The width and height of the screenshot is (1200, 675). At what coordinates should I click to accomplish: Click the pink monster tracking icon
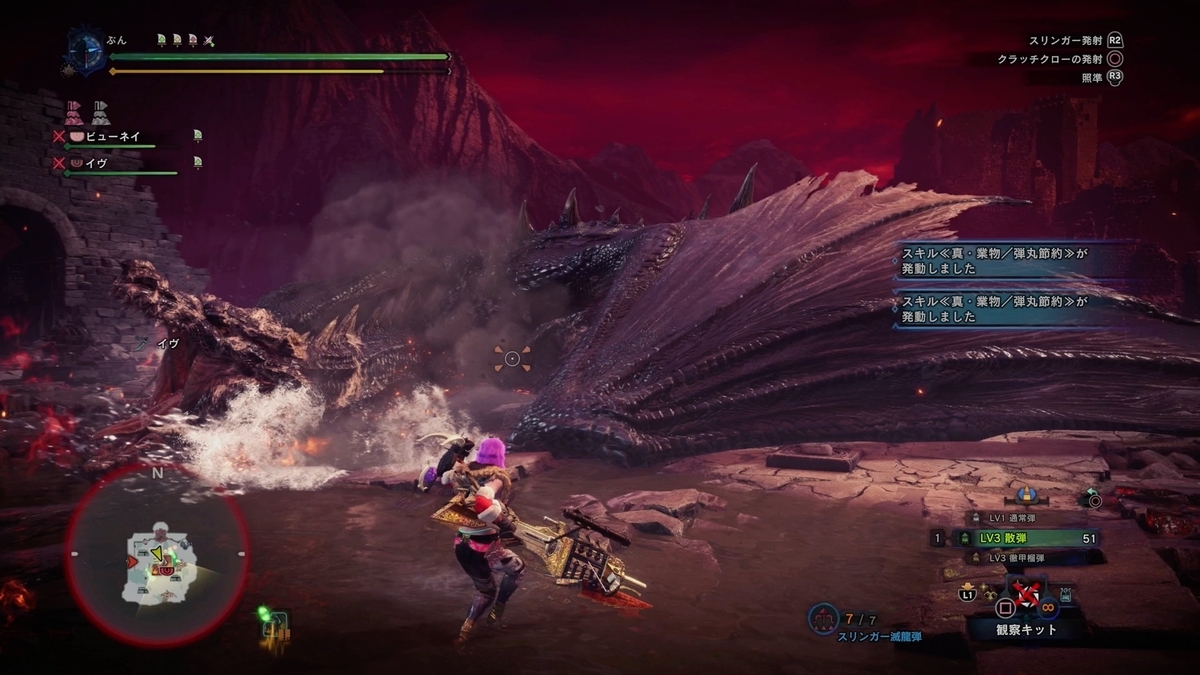coord(74,111)
